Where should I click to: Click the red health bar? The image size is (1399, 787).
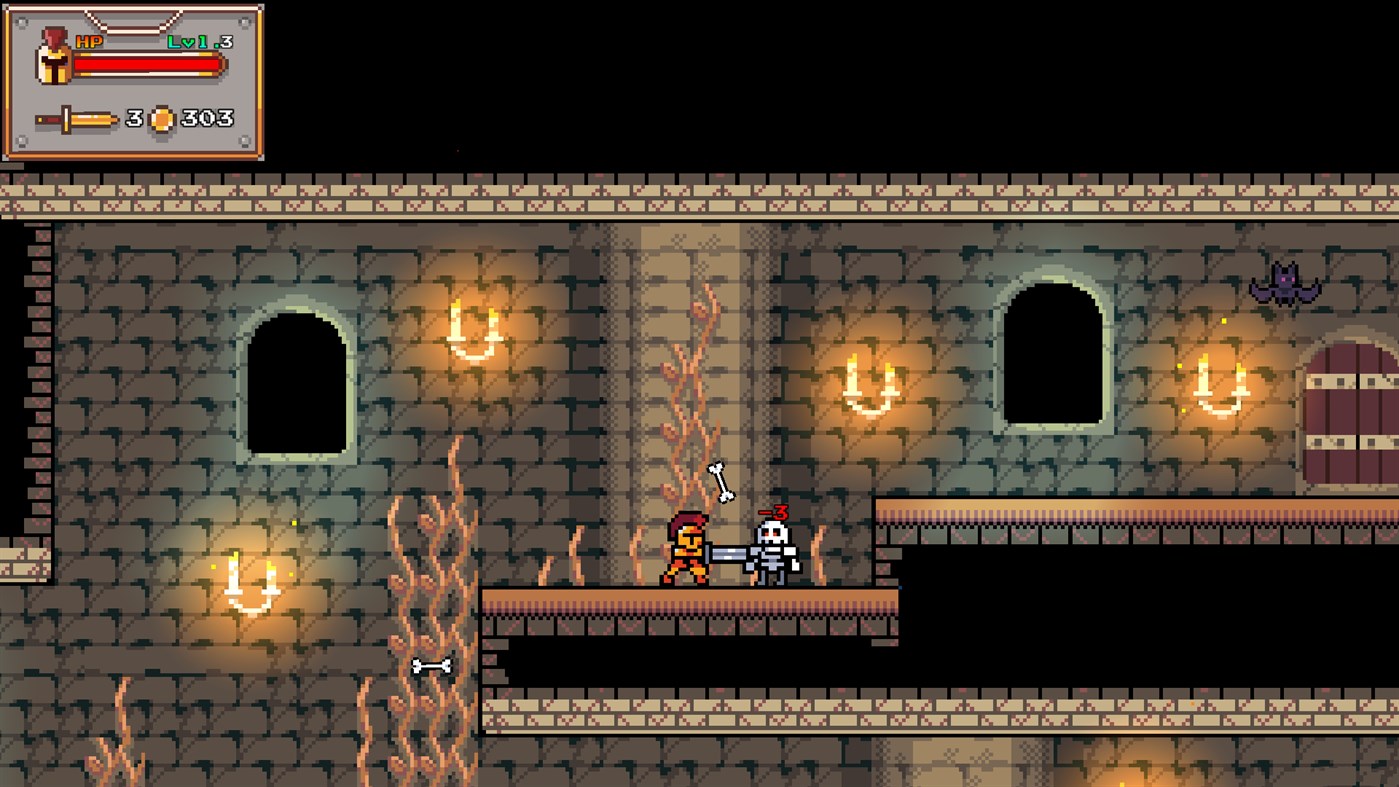[150, 64]
